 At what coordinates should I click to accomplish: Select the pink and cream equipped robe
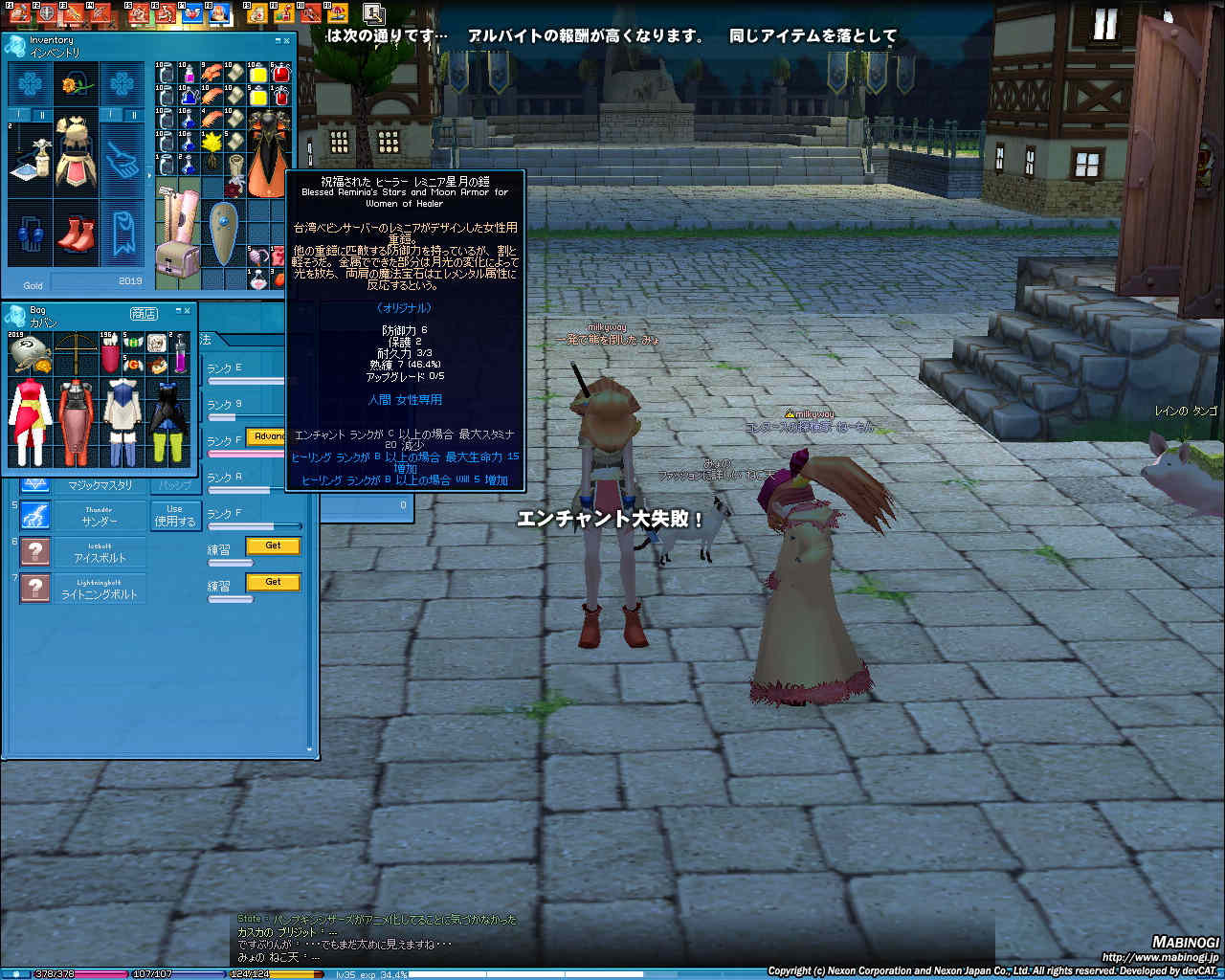point(76,153)
